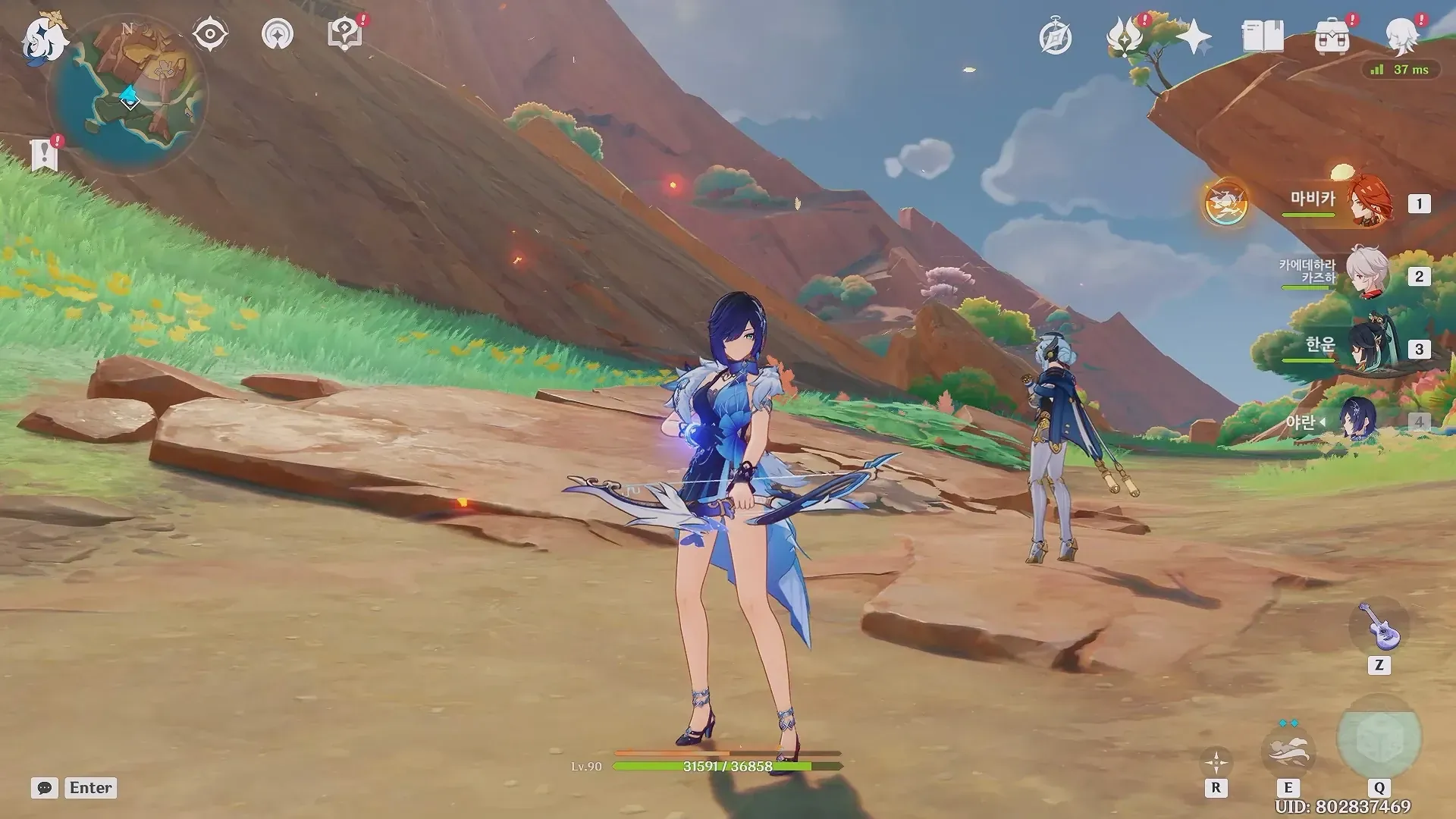Open the quest navigation beacon icon
This screenshot has height=819, width=1456.
277,35
